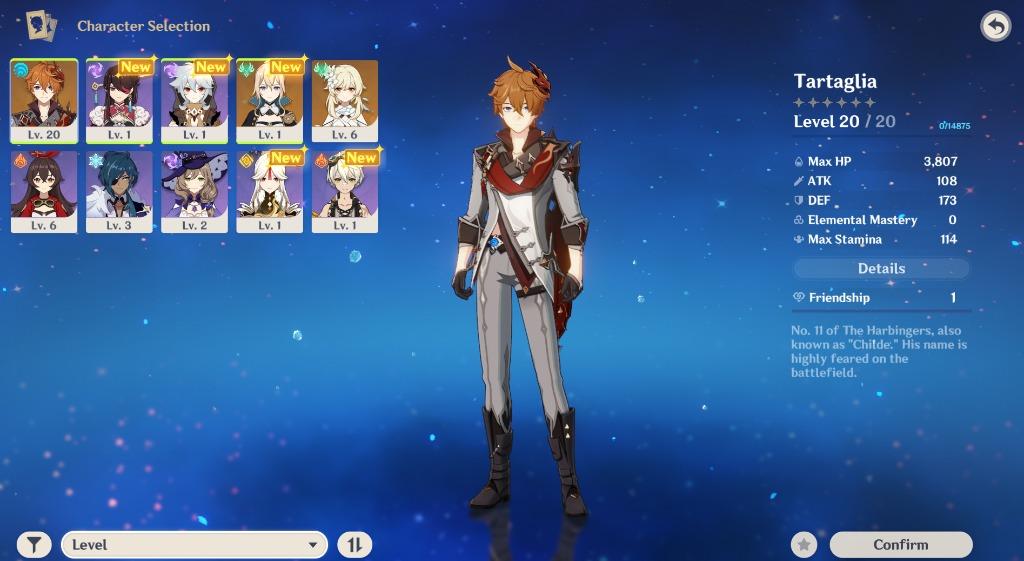
Task: Click the back arrow to exit
Action: pyautogui.click(x=995, y=26)
